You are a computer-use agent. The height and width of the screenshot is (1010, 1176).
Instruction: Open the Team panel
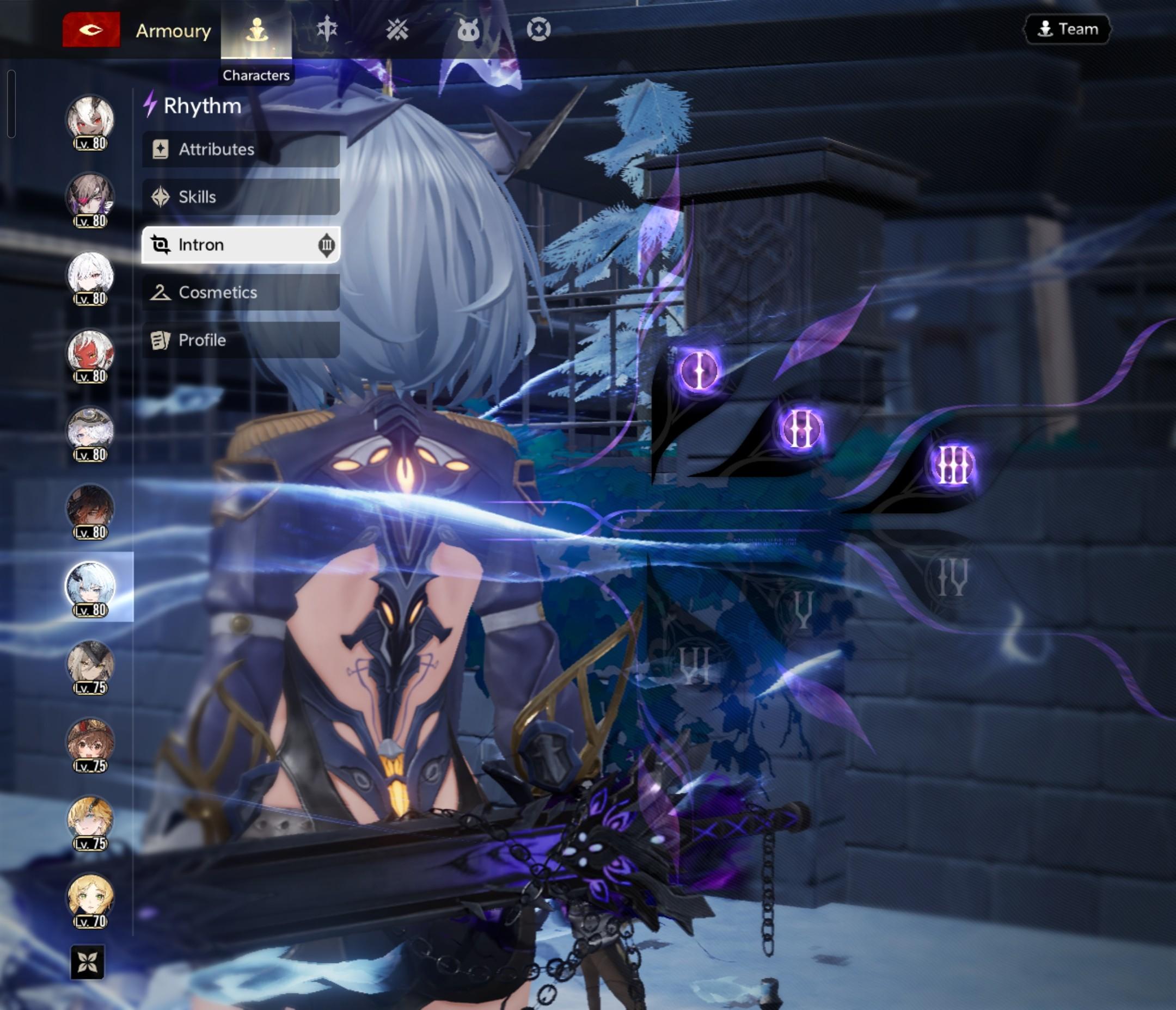(x=1067, y=29)
